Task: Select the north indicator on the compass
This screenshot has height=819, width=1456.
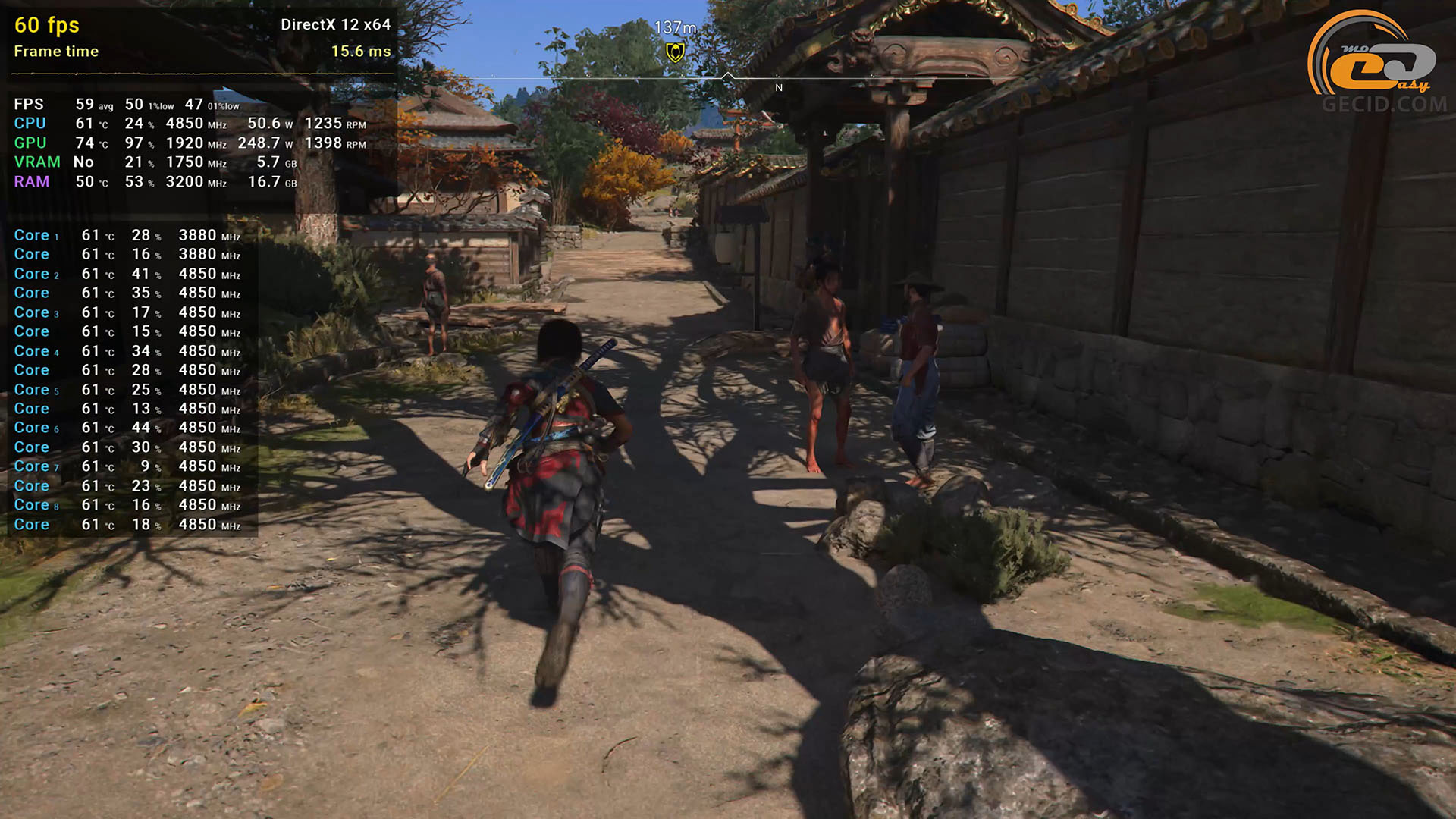Action: (779, 88)
